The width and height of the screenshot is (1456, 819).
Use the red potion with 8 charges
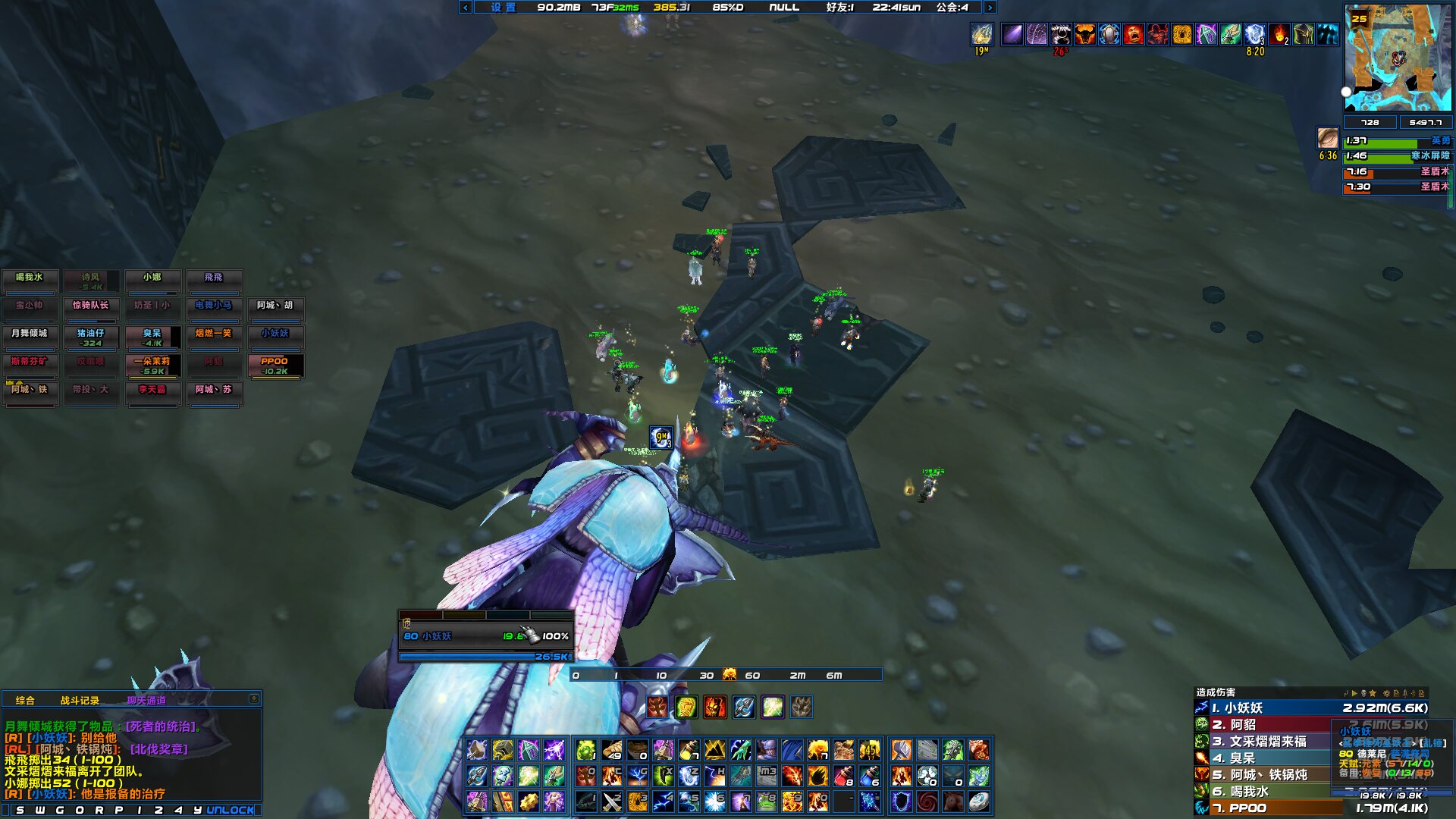(843, 776)
